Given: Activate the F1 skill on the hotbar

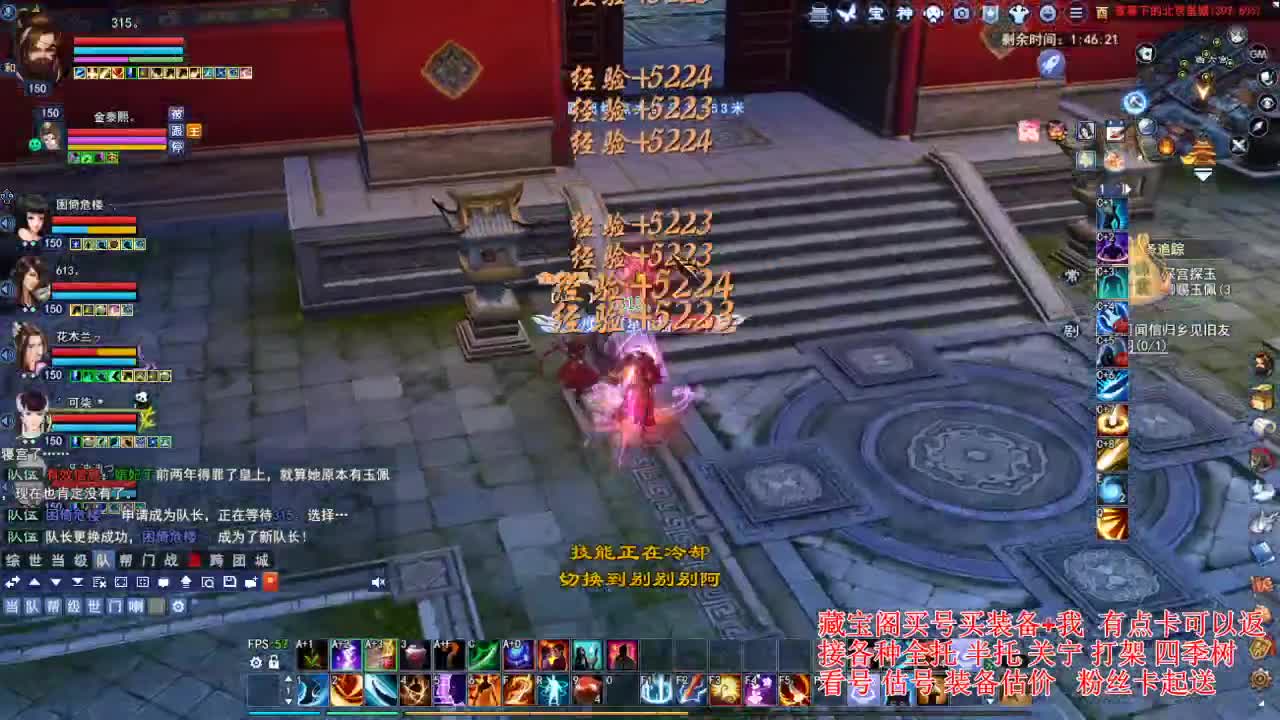Looking at the screenshot, I should point(655,690).
